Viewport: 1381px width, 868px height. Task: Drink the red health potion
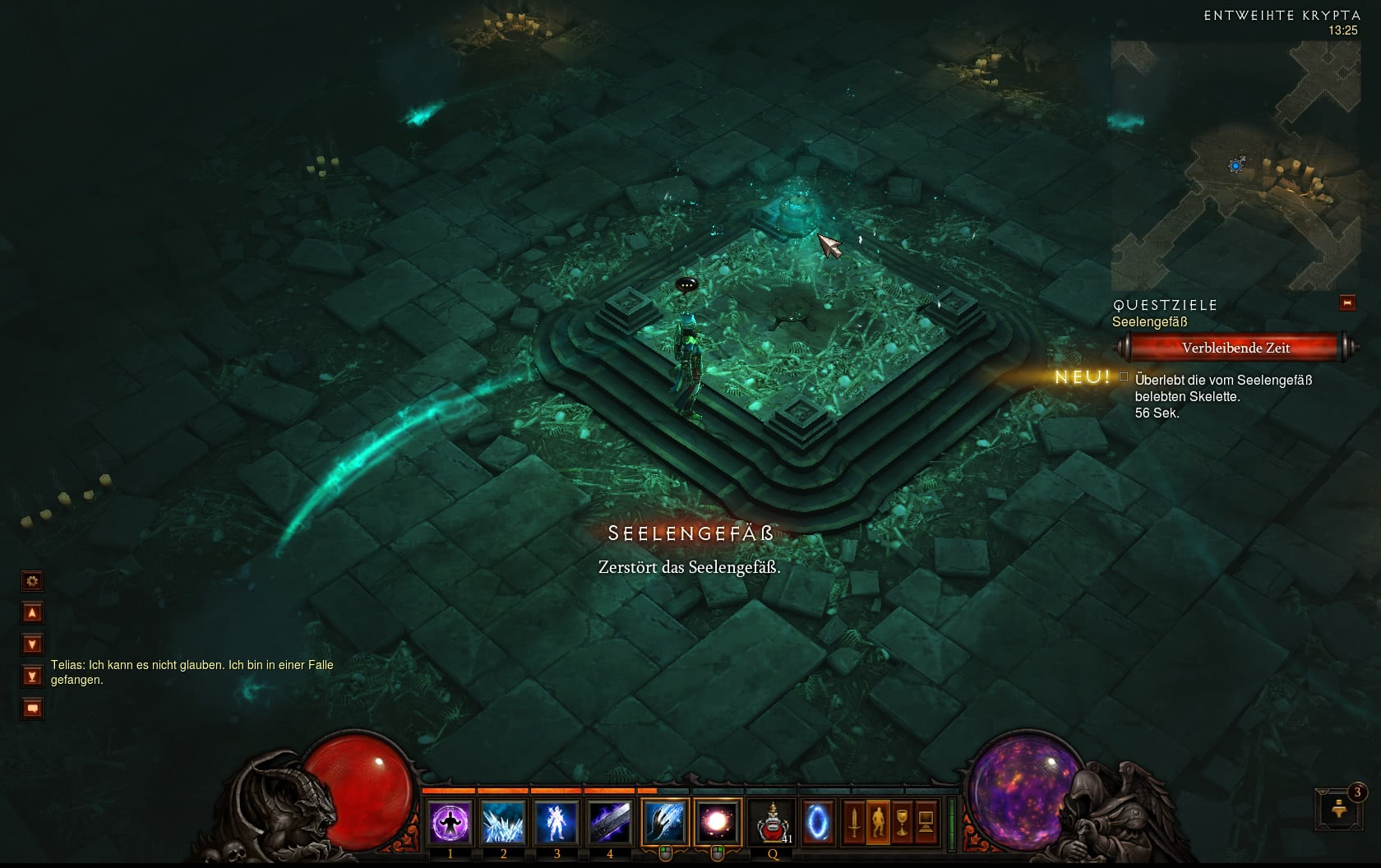pyautogui.click(x=773, y=822)
